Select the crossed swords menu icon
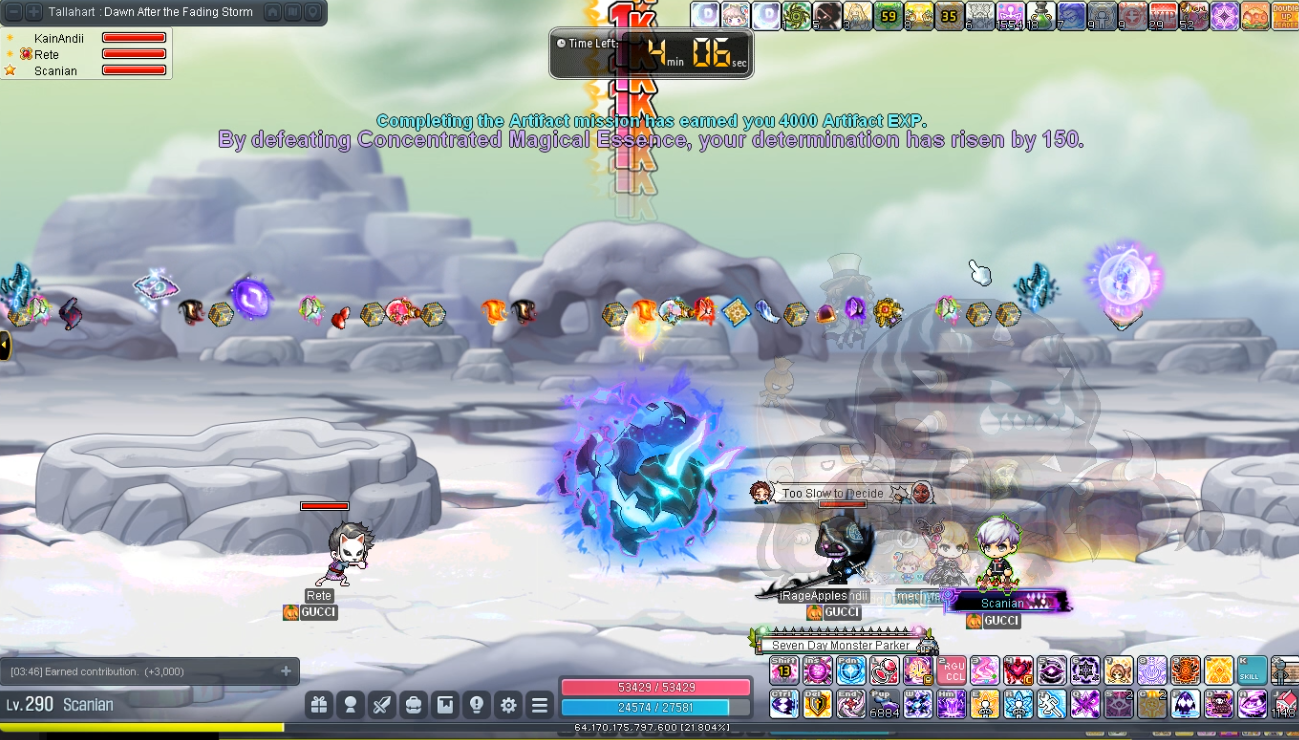The width and height of the screenshot is (1299, 740). [x=382, y=705]
